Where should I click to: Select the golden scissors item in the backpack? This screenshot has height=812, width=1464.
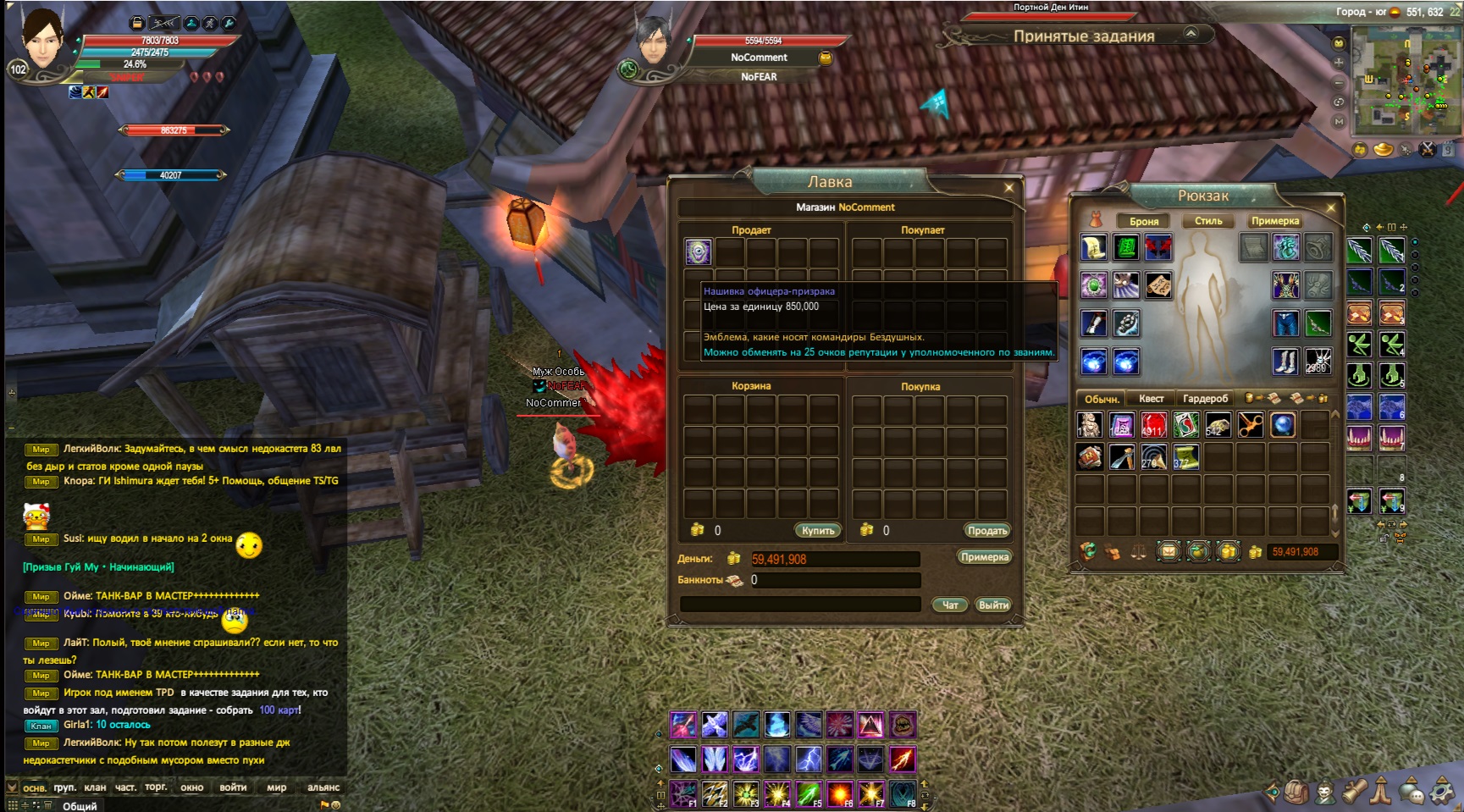[x=1250, y=424]
